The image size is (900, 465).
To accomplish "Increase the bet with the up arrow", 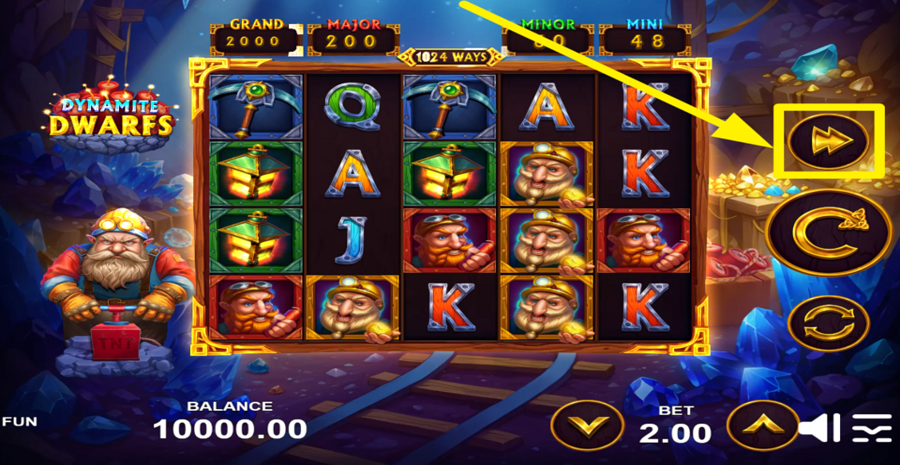I will click(x=761, y=424).
